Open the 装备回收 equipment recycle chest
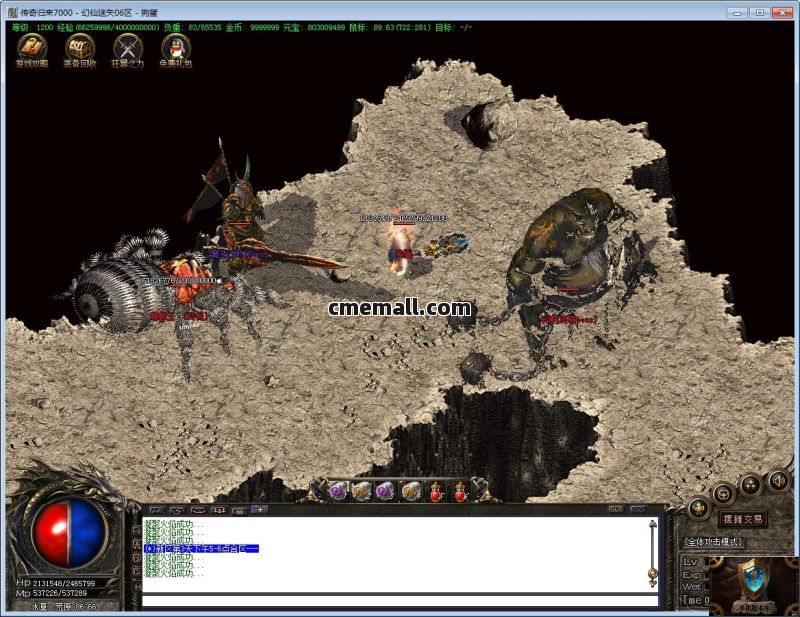This screenshot has width=800, height=617. pos(79,48)
